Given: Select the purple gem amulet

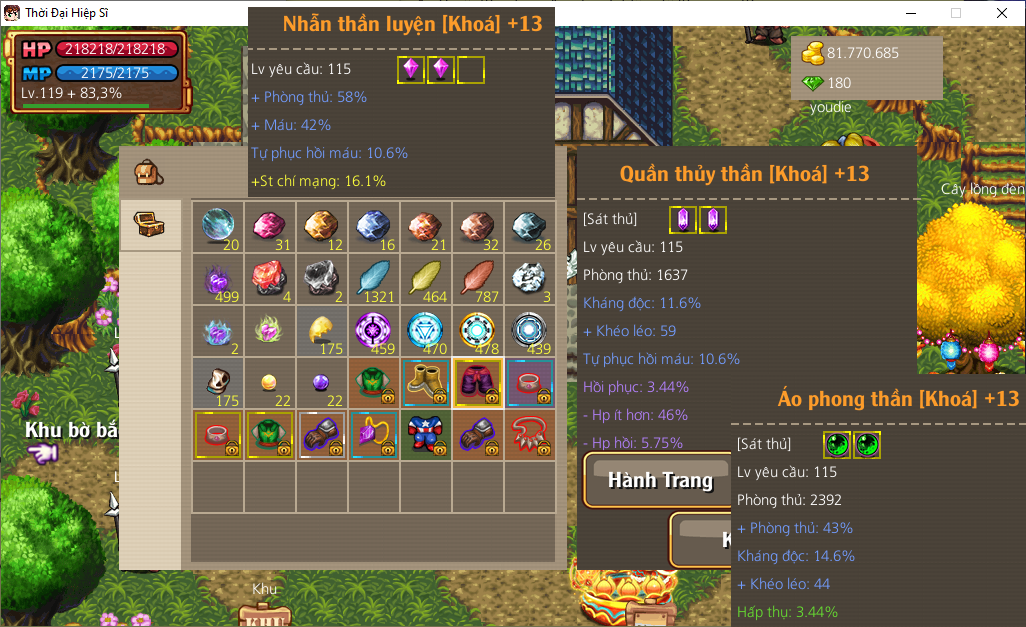Looking at the screenshot, I should point(374,434).
